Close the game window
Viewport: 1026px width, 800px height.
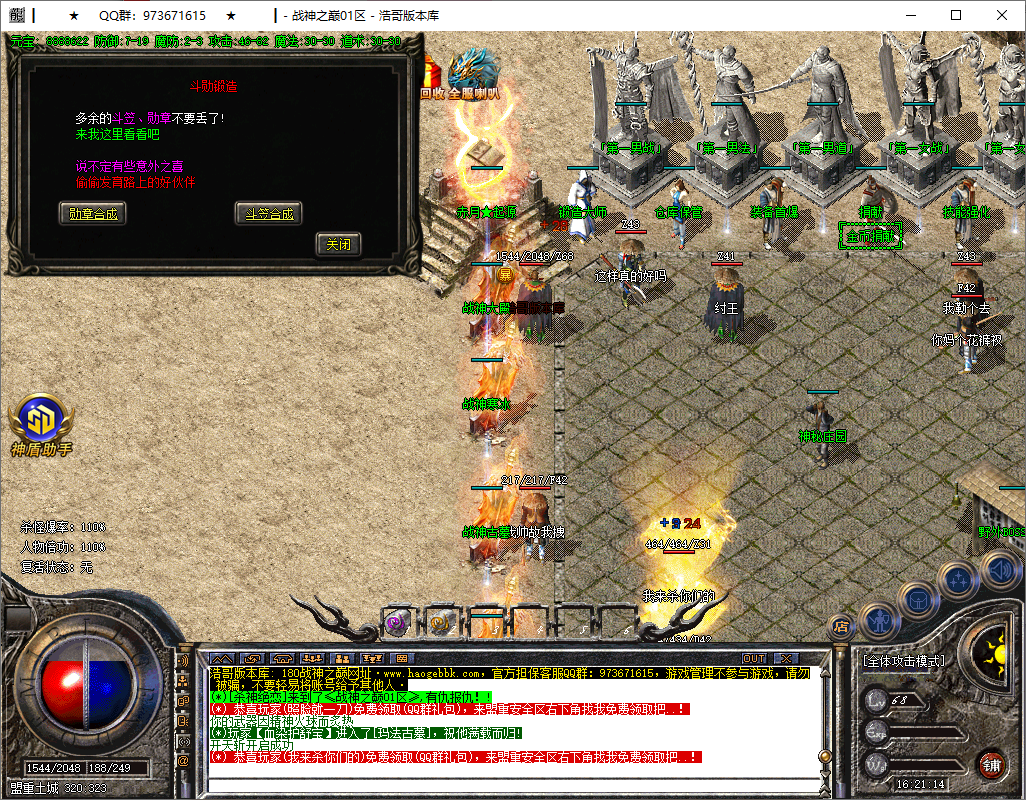(x=1002, y=15)
